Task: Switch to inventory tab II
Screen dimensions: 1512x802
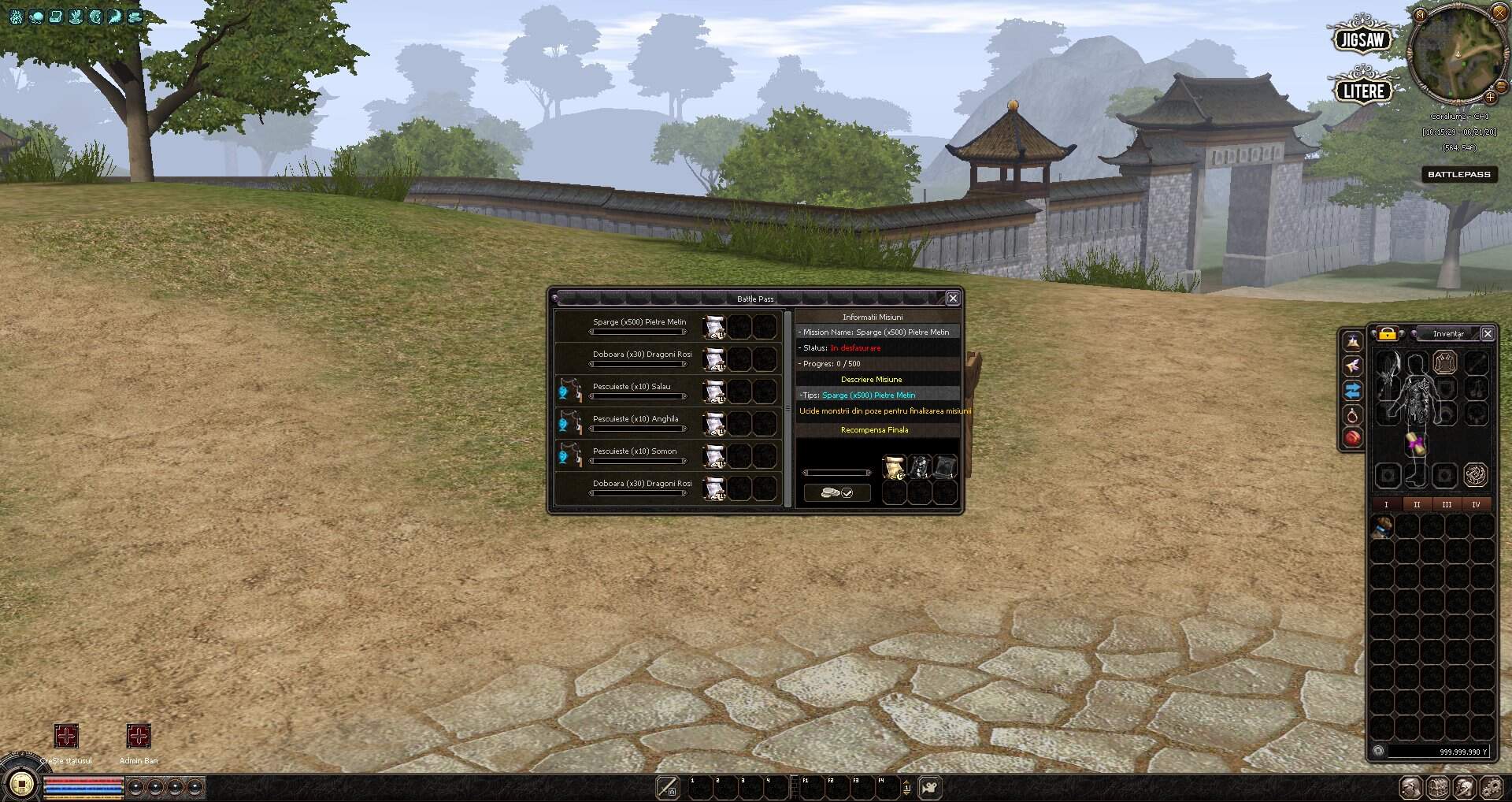Action: tap(1417, 504)
